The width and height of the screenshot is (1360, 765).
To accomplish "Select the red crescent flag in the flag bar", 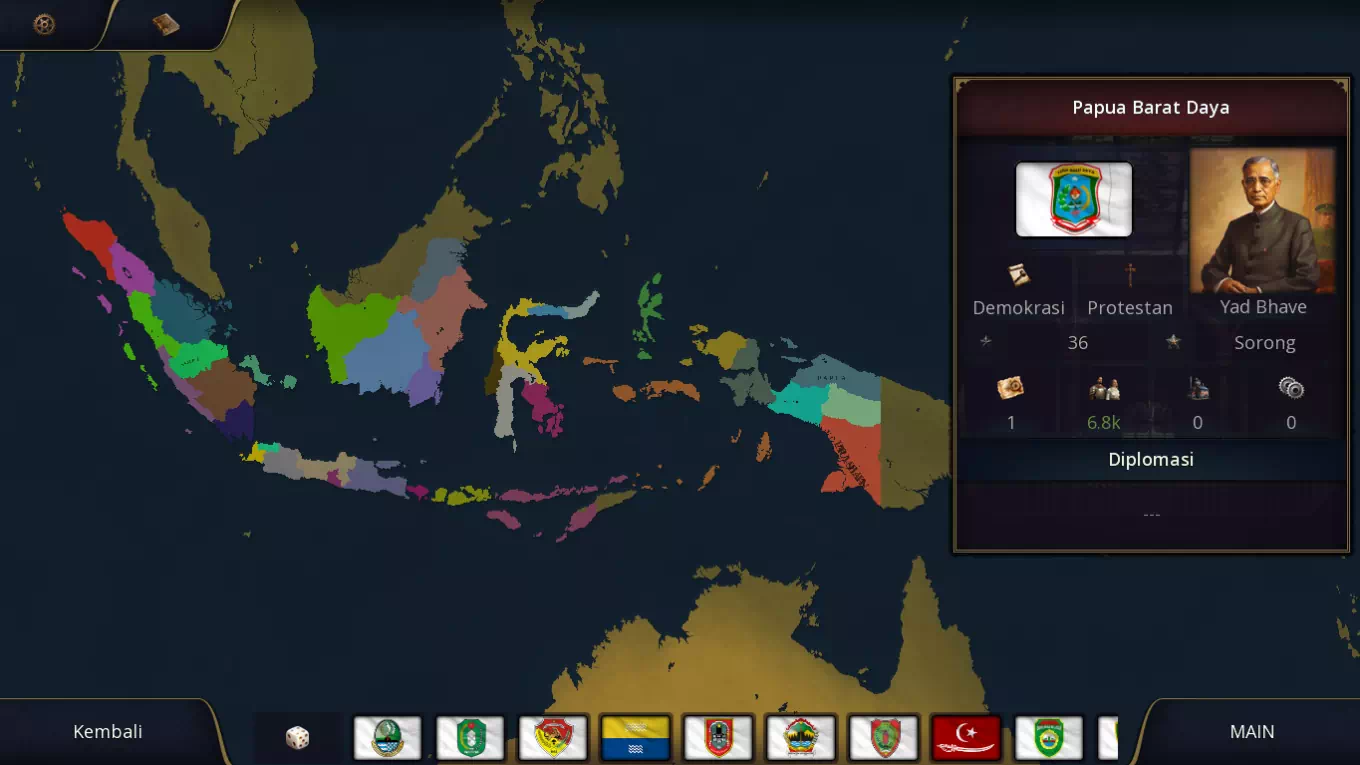I will point(965,737).
